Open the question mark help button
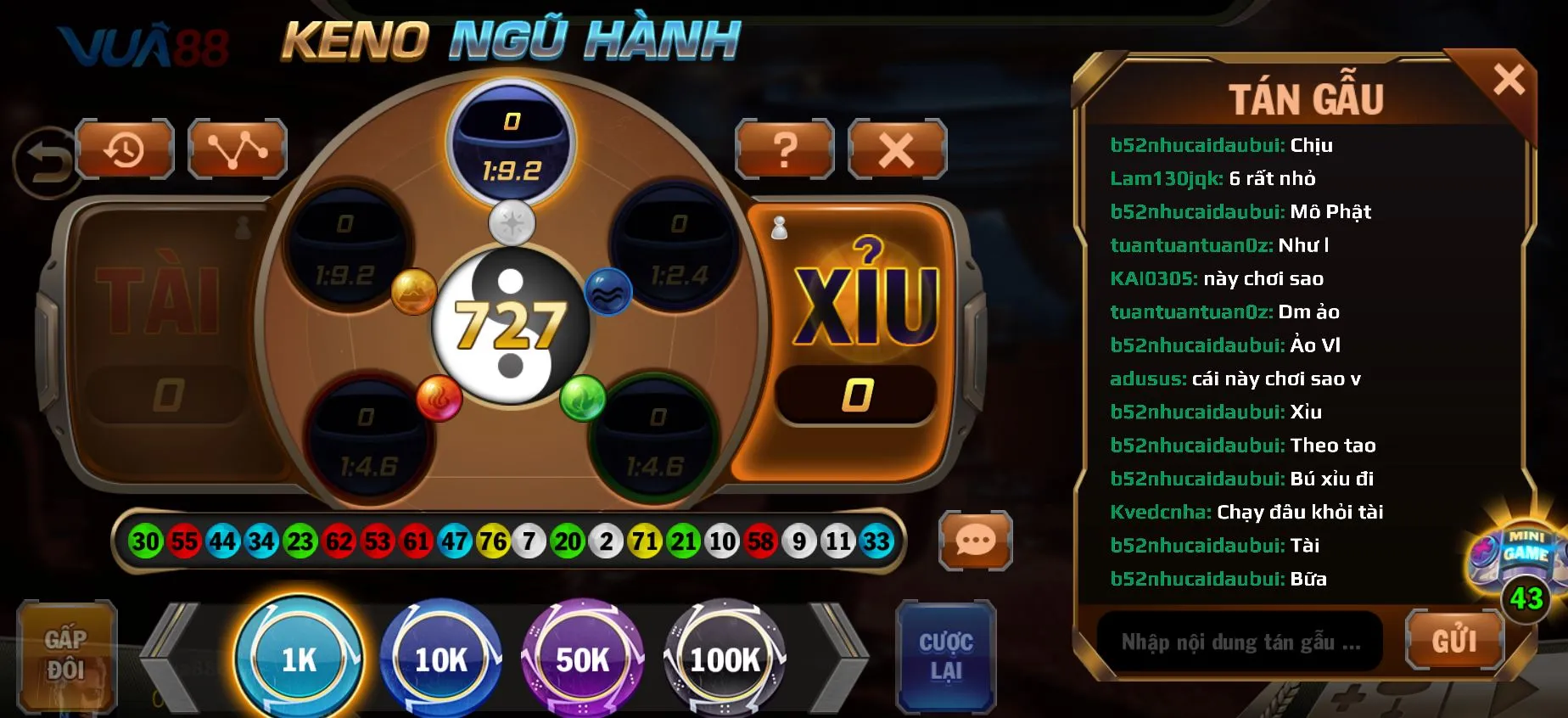The image size is (1568, 718). (785, 150)
